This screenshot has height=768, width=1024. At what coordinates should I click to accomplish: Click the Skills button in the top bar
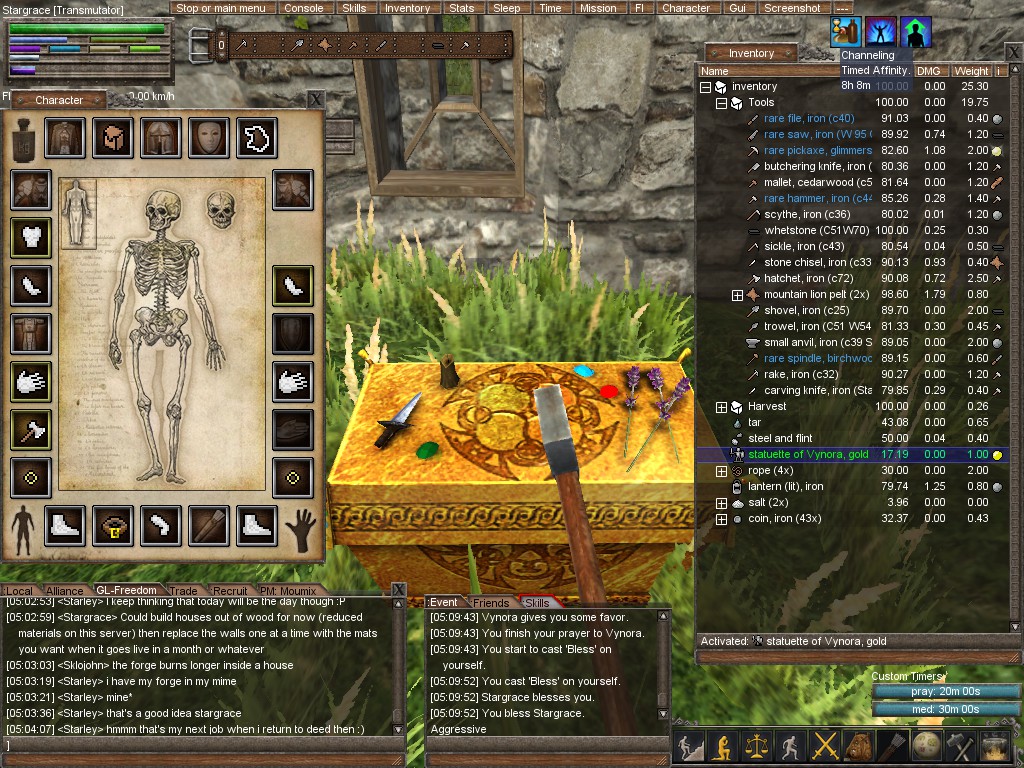pos(354,8)
